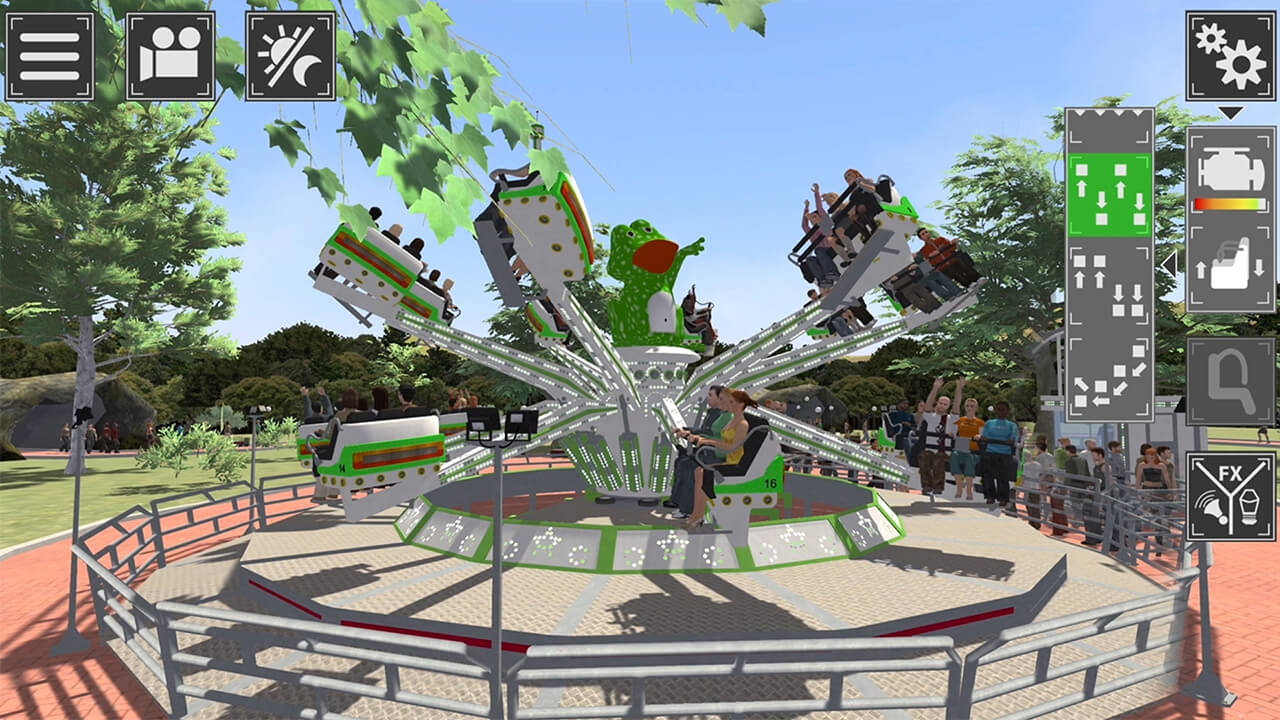Adjust the engine speed gradient bar
The width and height of the screenshot is (1280, 720).
[x=1229, y=202]
